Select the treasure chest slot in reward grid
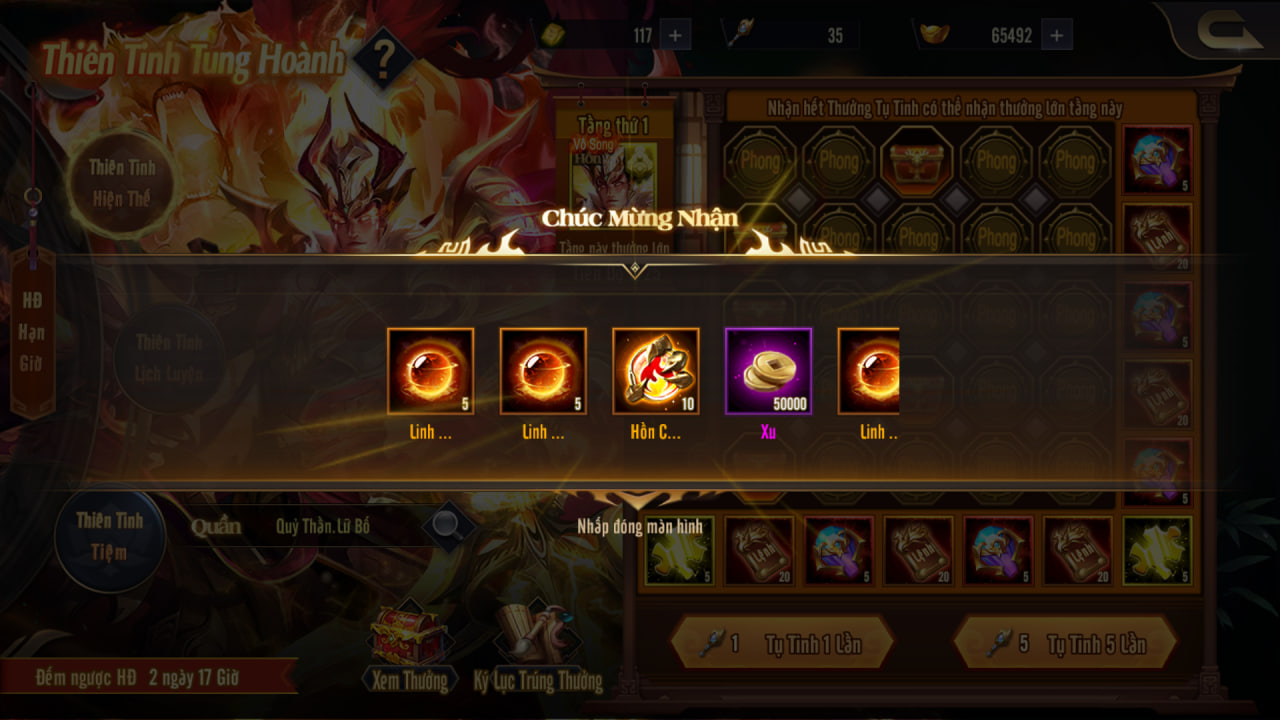 click(x=917, y=160)
